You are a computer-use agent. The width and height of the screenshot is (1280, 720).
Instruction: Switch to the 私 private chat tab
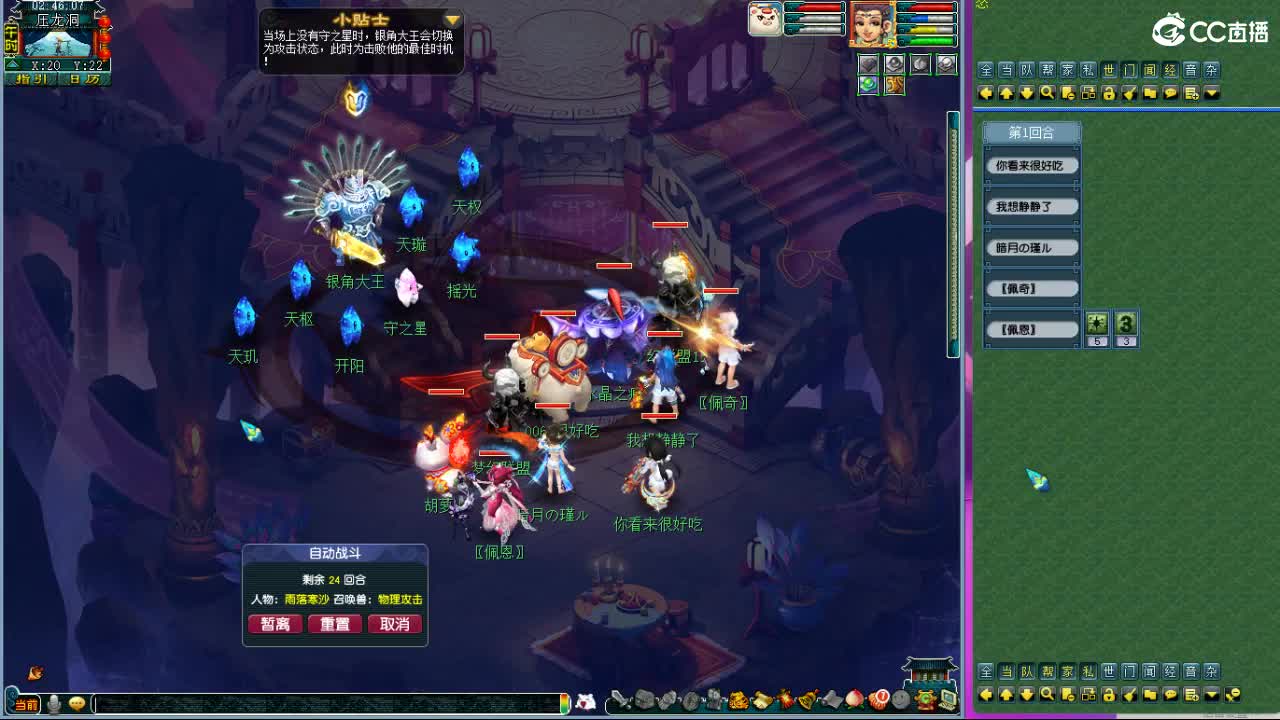coord(1089,70)
